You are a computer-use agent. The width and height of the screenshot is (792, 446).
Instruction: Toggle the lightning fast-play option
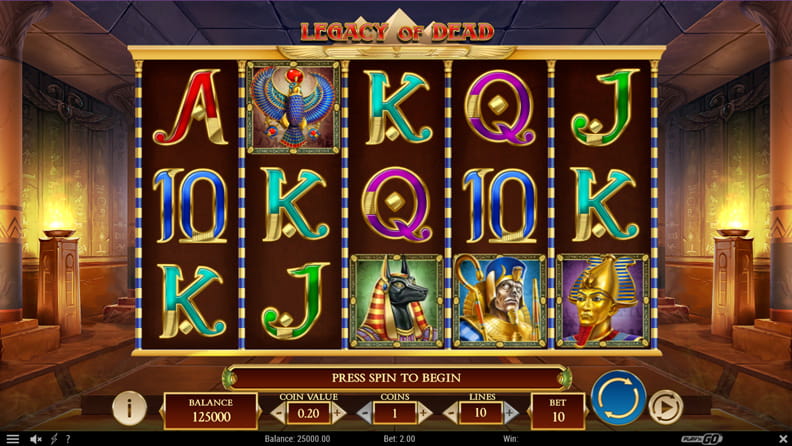pyautogui.click(x=53, y=439)
